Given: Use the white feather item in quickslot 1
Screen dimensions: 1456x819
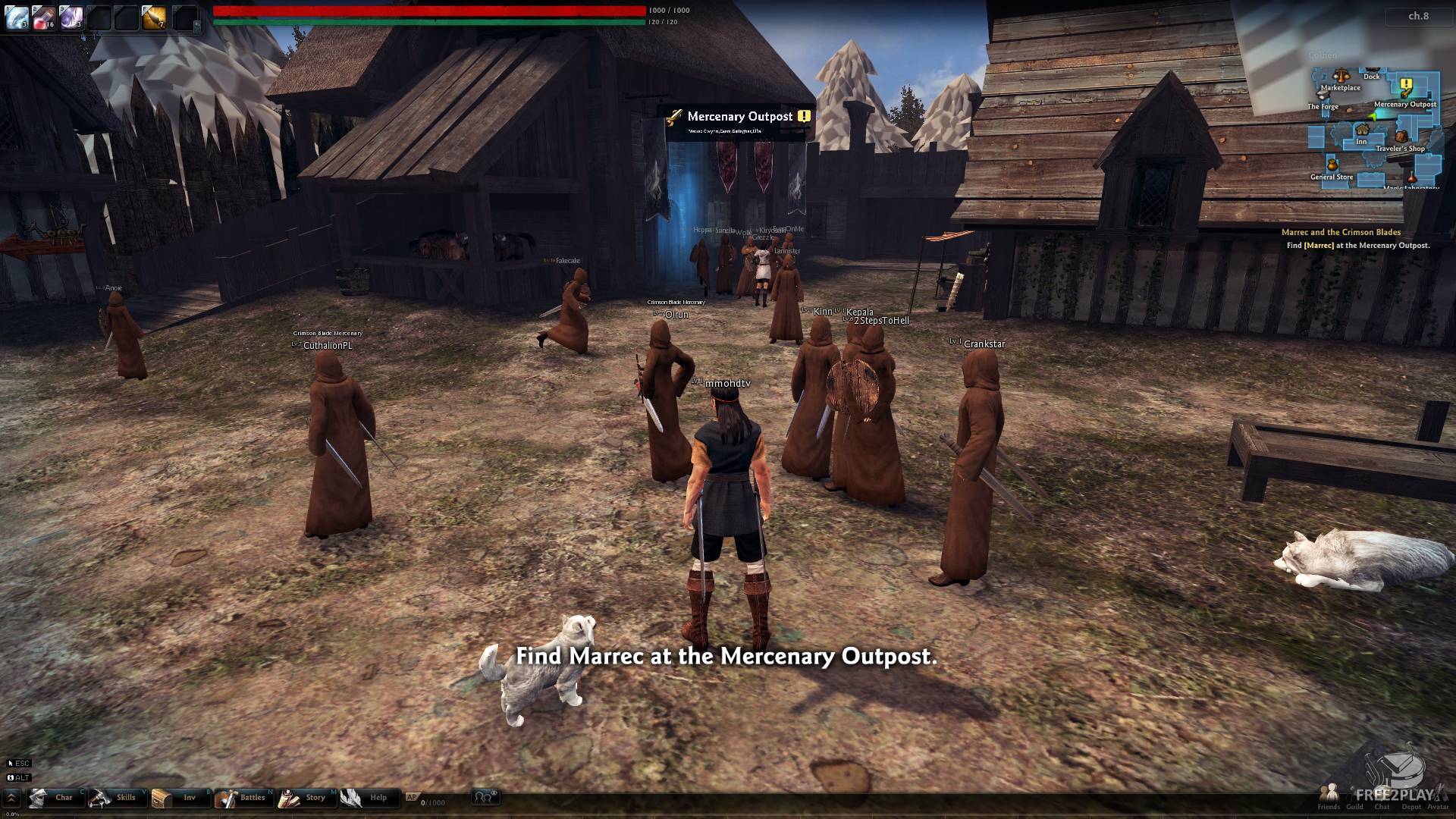Looking at the screenshot, I should tap(16, 17).
